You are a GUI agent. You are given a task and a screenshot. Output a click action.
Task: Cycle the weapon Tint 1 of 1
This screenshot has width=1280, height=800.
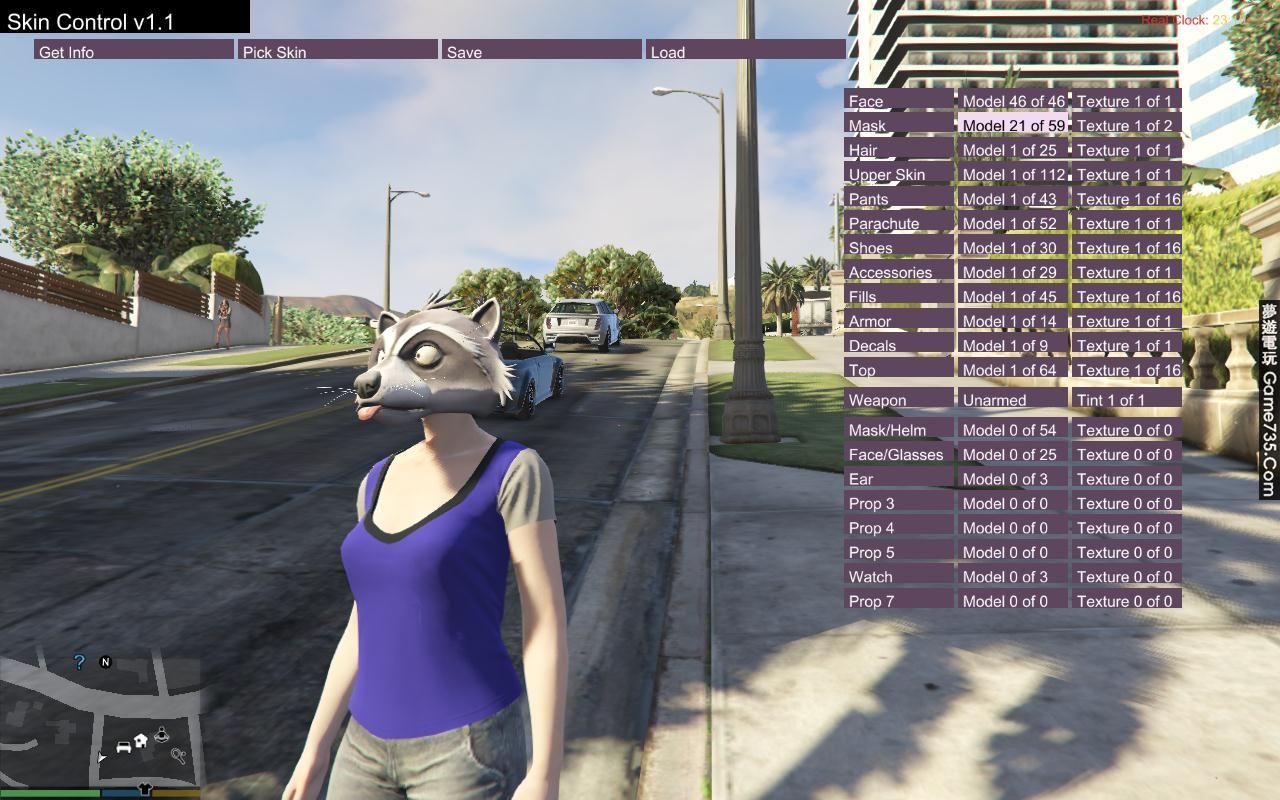click(x=1126, y=399)
